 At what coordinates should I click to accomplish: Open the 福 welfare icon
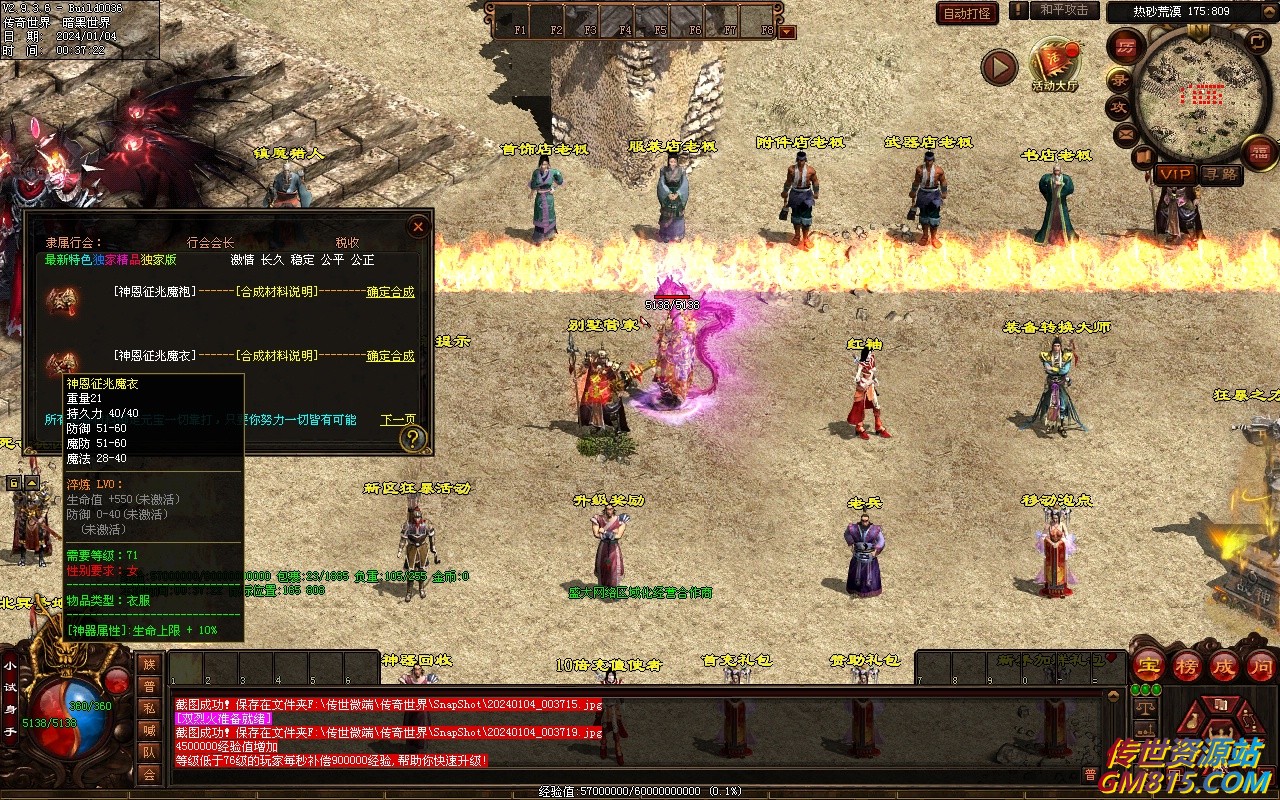pyautogui.click(x=1259, y=153)
